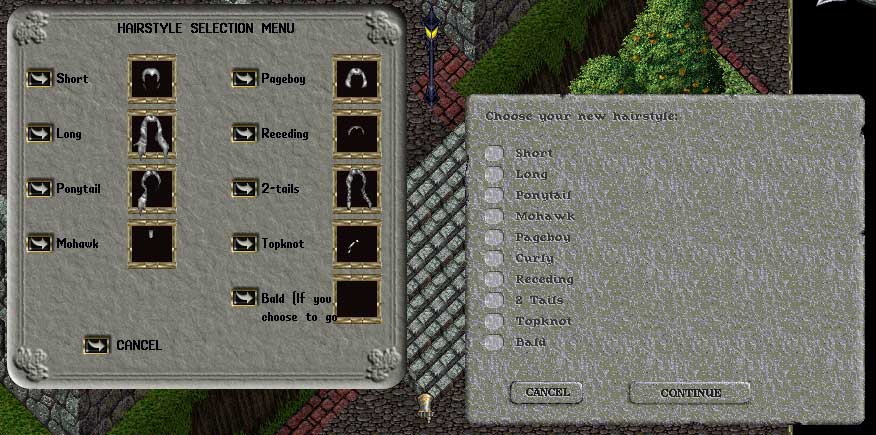Confirm the hairstyle choice with CONTINUE
The image size is (876, 435).
(x=690, y=393)
